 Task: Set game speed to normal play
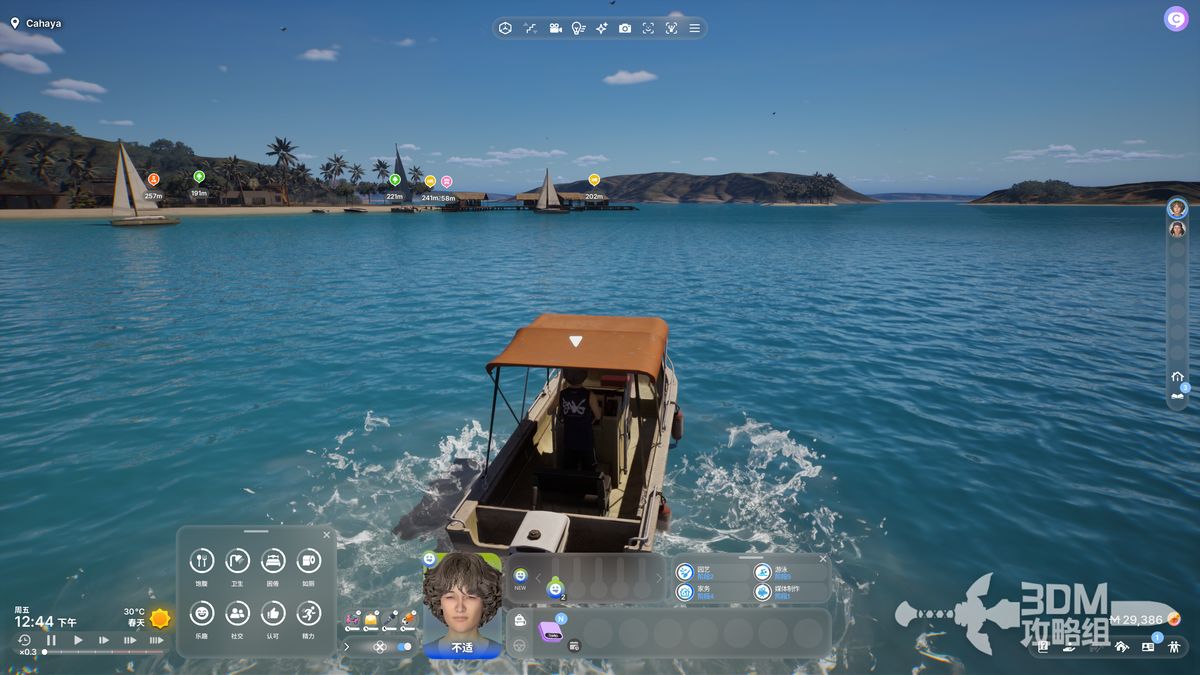click(78, 640)
